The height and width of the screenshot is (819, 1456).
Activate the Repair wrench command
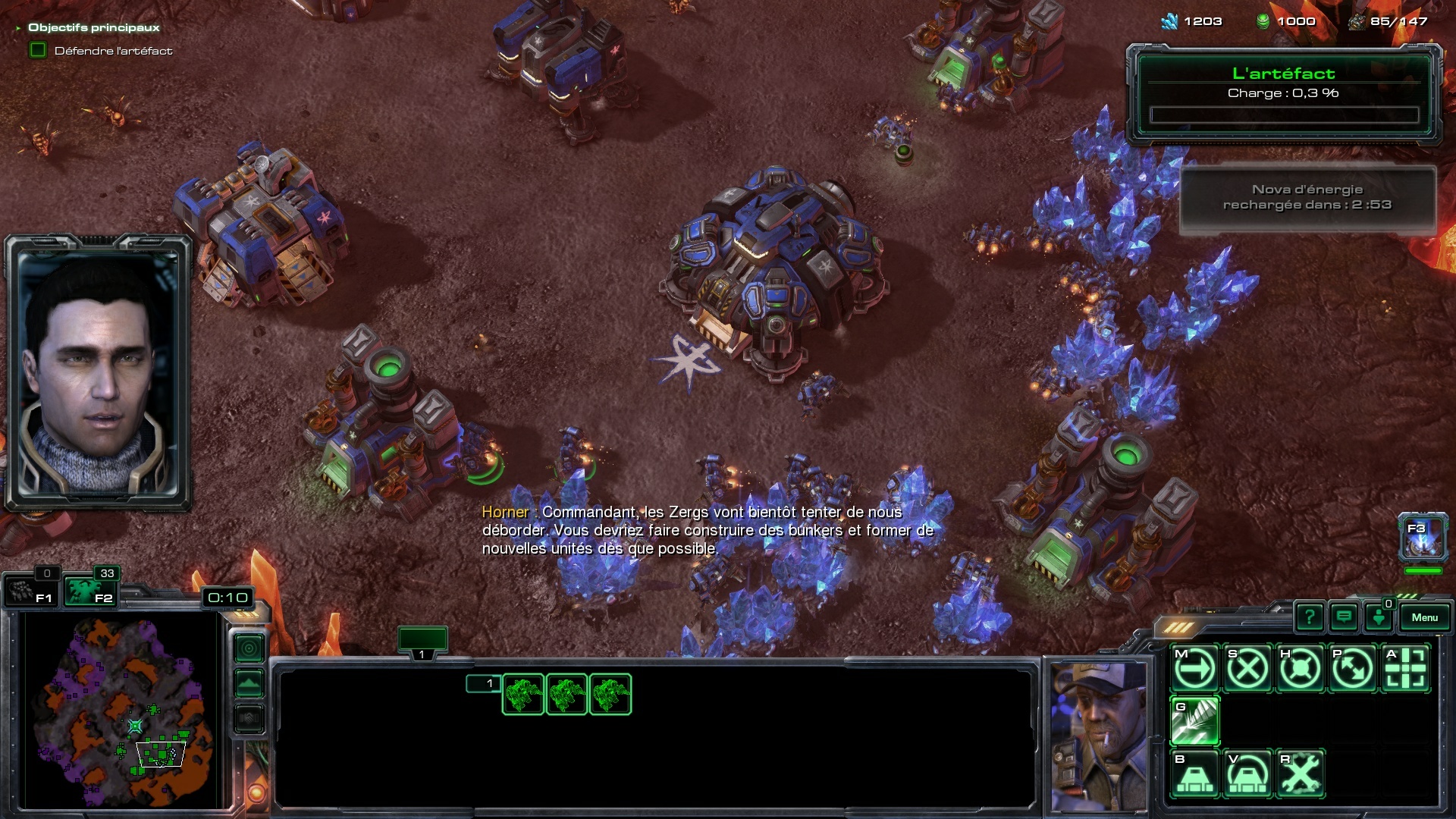[1300, 774]
